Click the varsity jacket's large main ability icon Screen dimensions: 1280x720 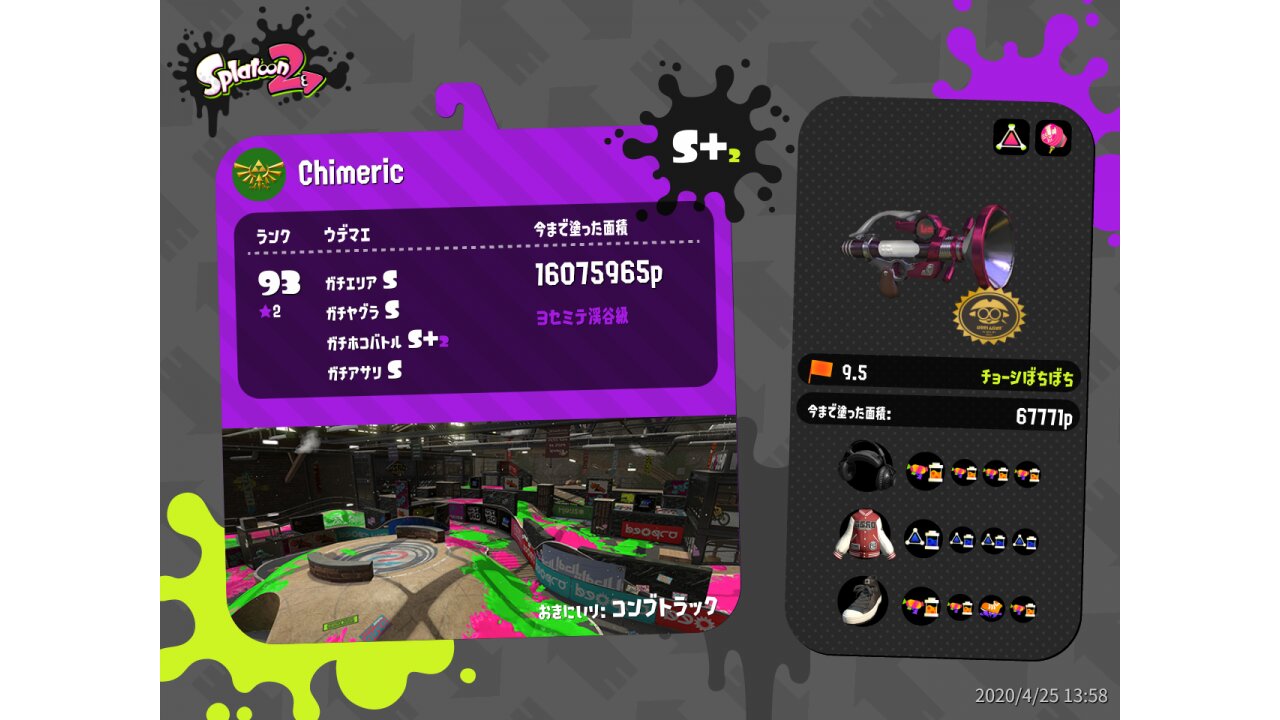pyautogui.click(x=923, y=539)
